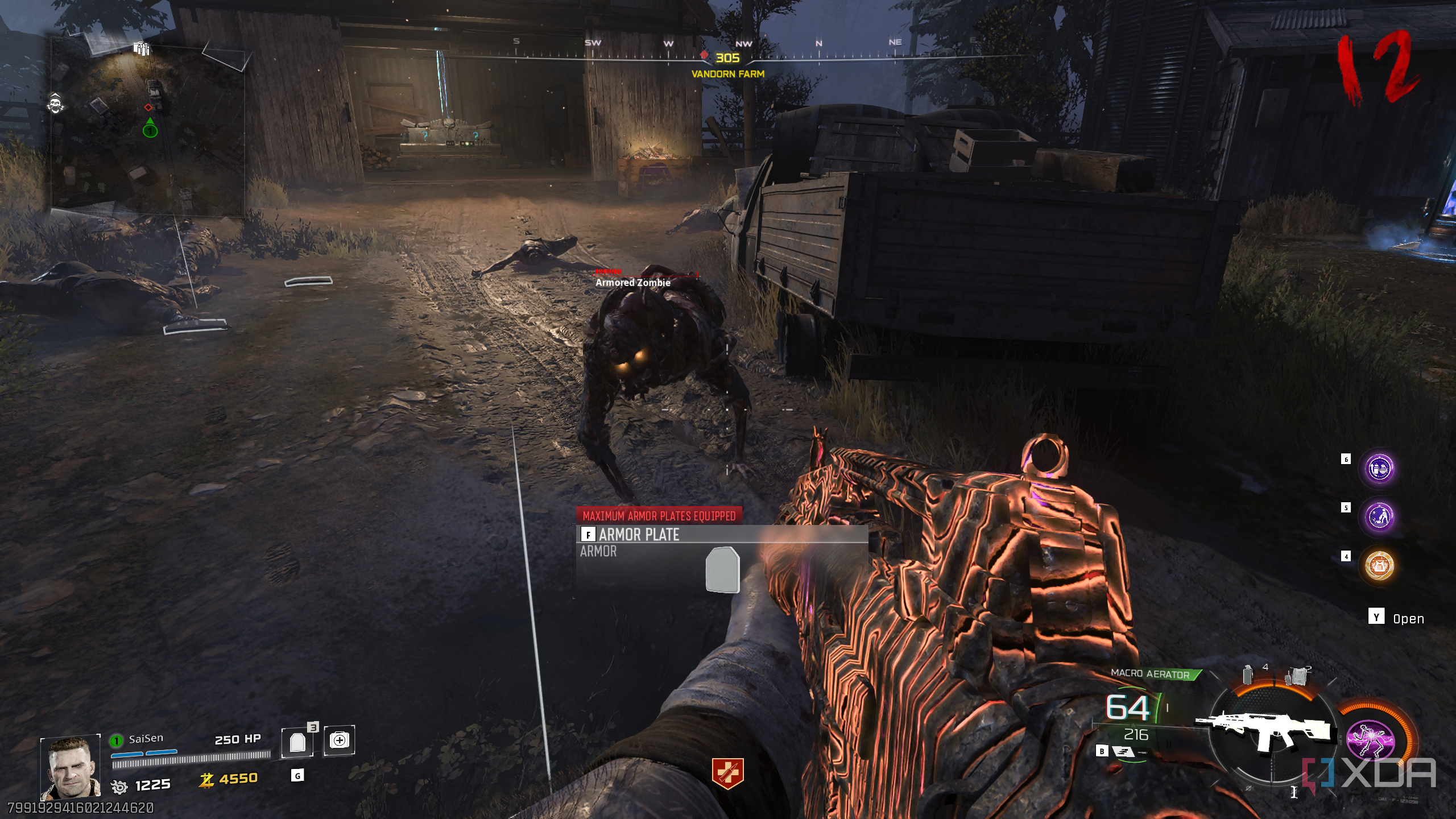Select the grenade equipment with 4 count
Screen dimensions: 1456x819
point(1248,675)
